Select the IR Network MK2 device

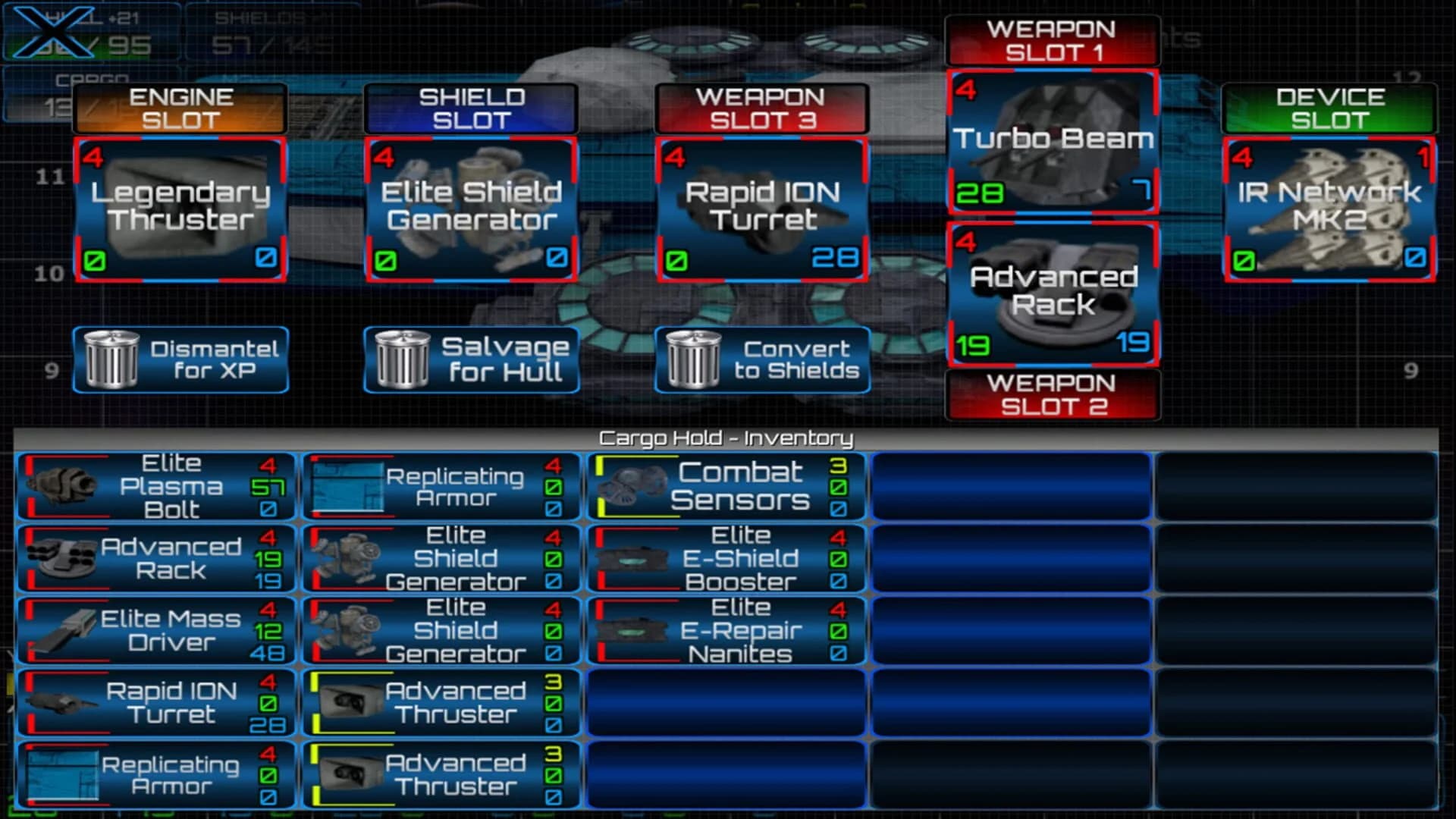coord(1329,209)
